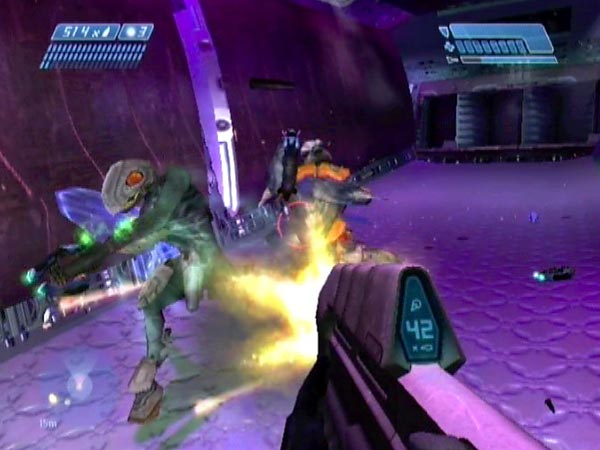Image resolution: width=600 pixels, height=450 pixels.
Task: Click the health cross icon
Action: (447, 46)
